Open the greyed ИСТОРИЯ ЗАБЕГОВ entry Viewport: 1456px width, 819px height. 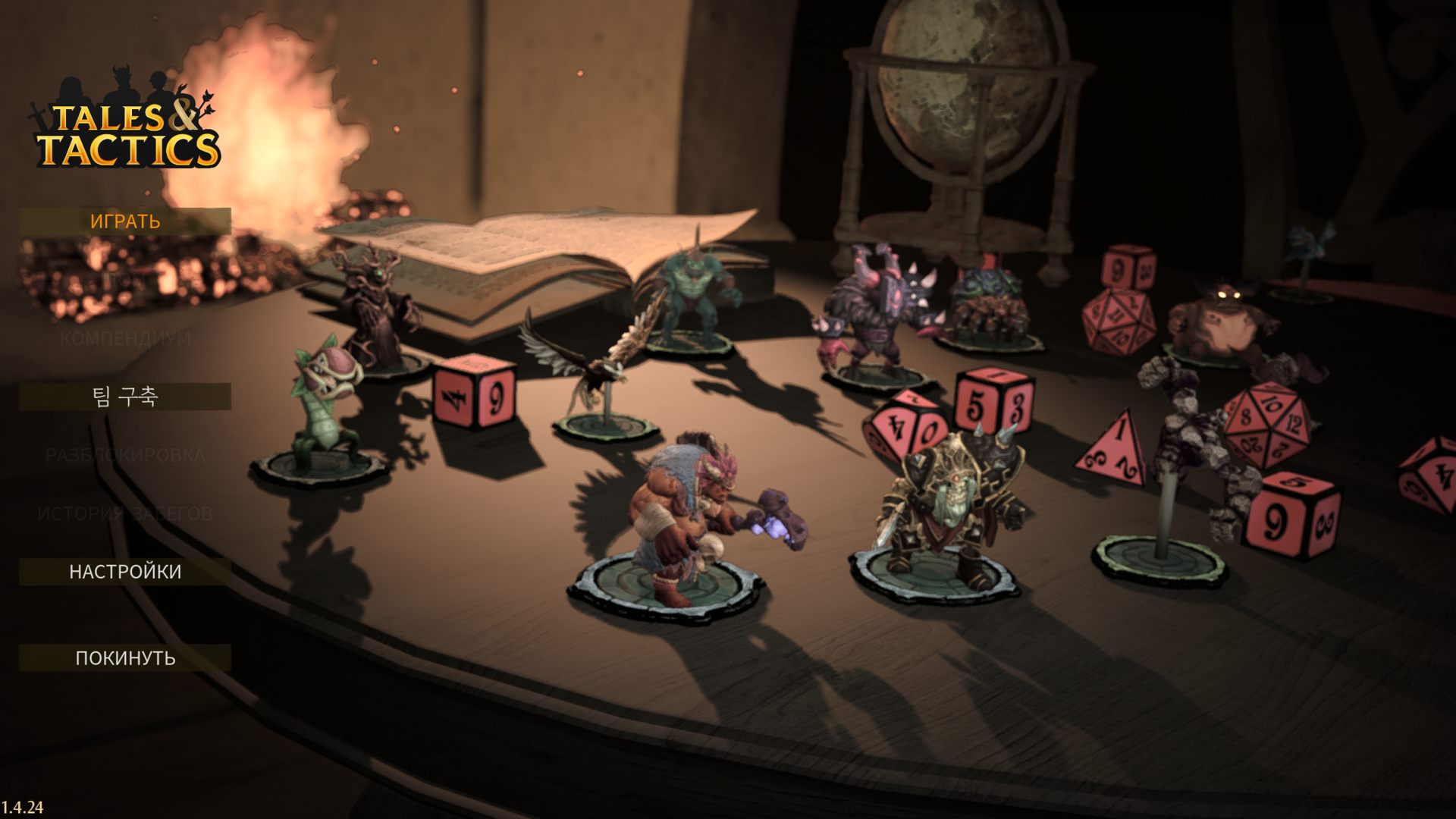[x=125, y=514]
